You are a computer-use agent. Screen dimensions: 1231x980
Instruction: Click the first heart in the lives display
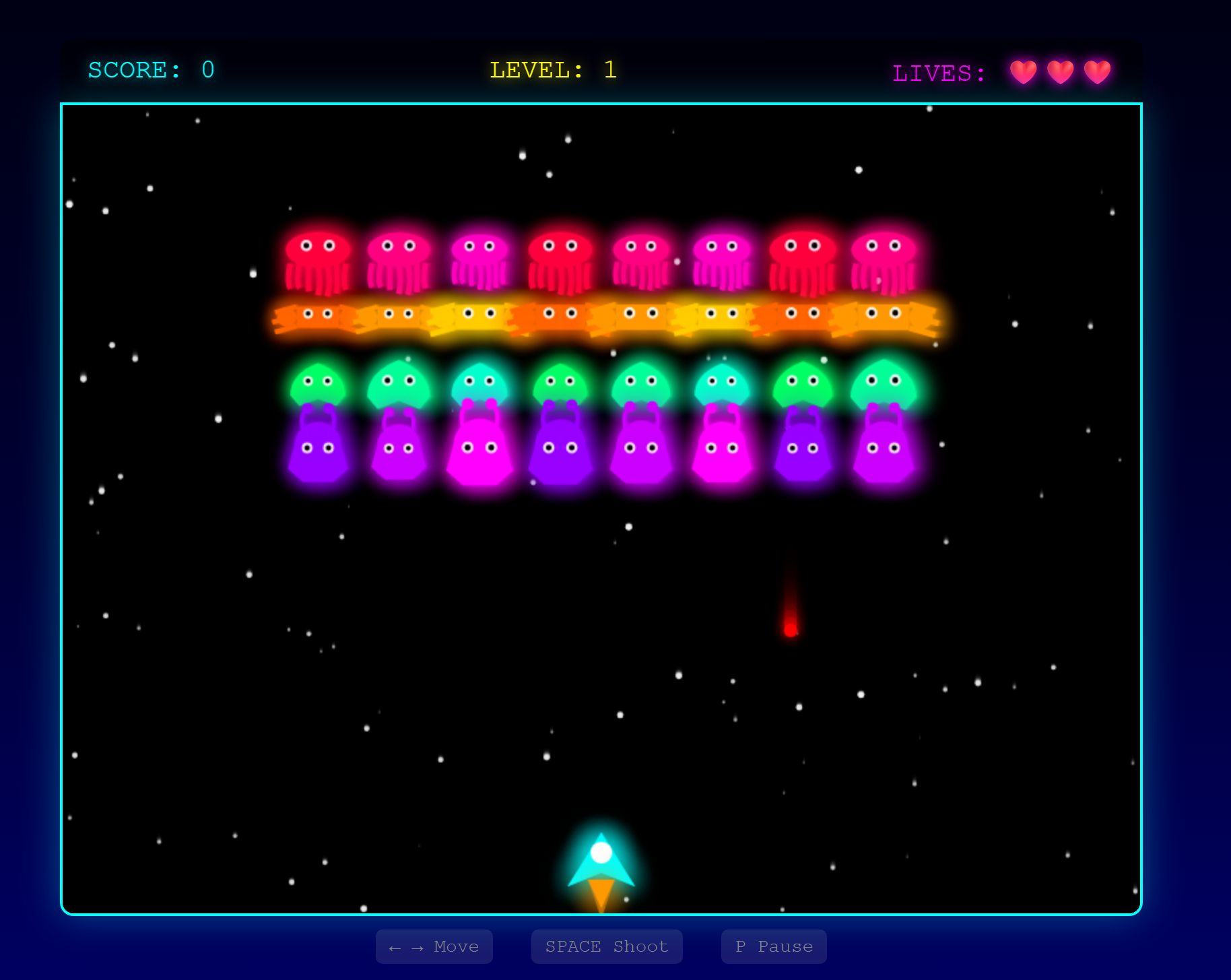1024,71
